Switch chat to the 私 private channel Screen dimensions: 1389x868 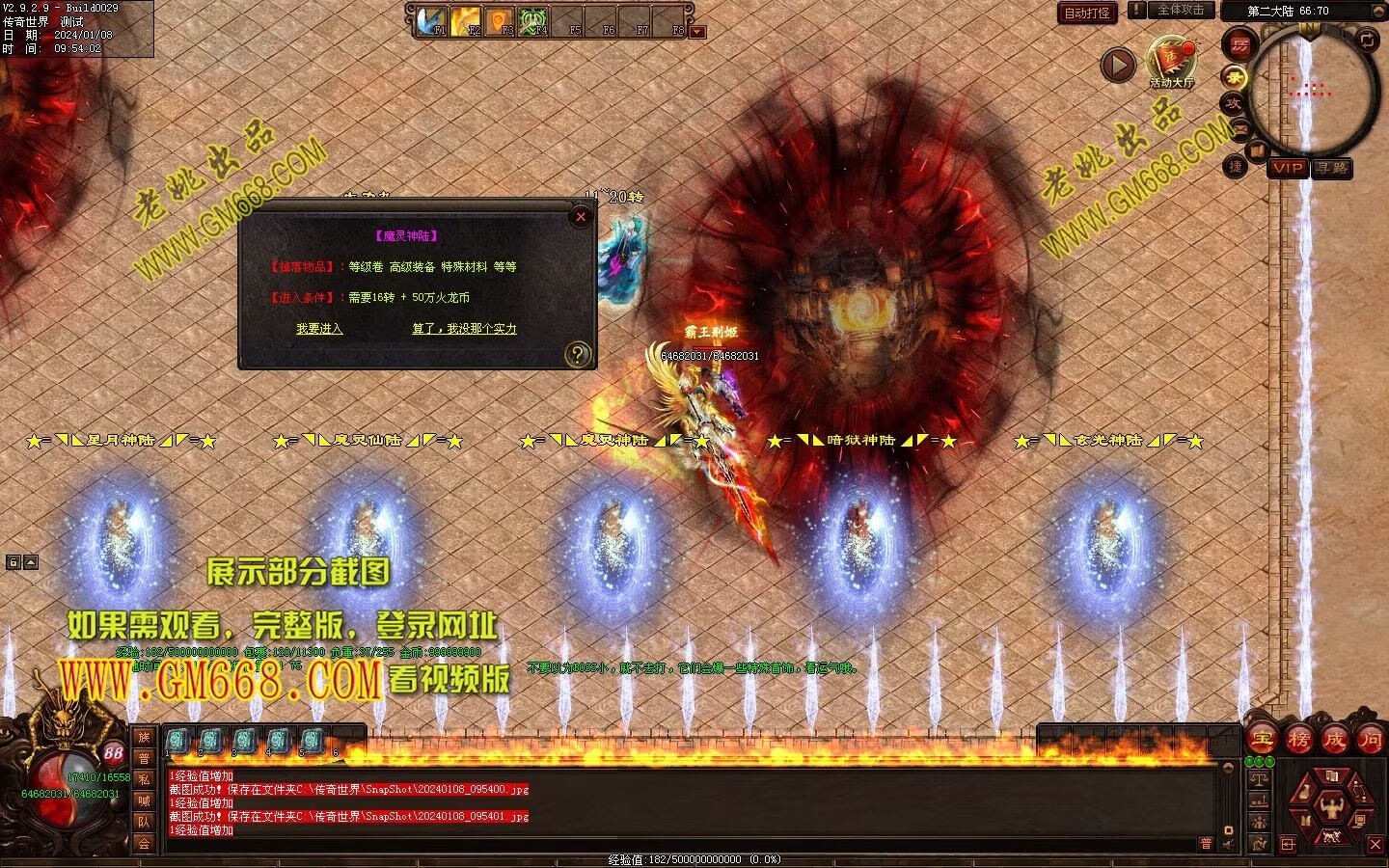pos(144,779)
